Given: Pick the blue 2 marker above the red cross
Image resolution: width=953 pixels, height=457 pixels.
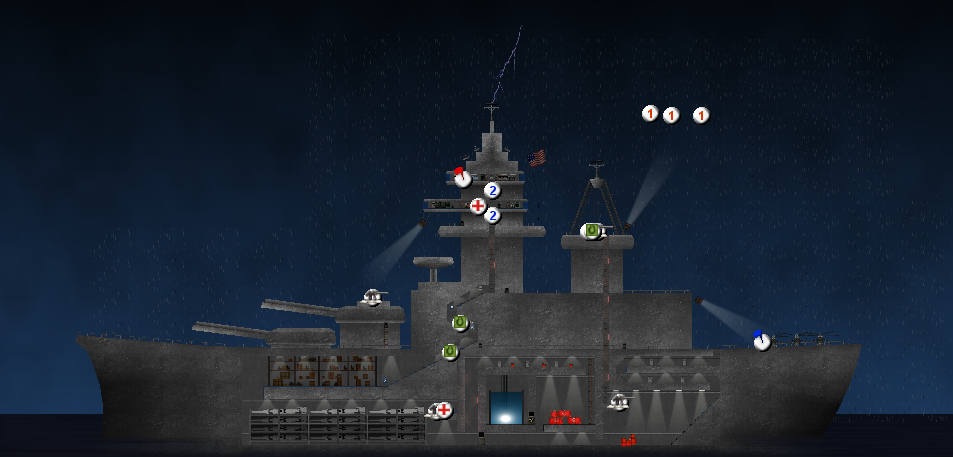Looking at the screenshot, I should [x=492, y=190].
